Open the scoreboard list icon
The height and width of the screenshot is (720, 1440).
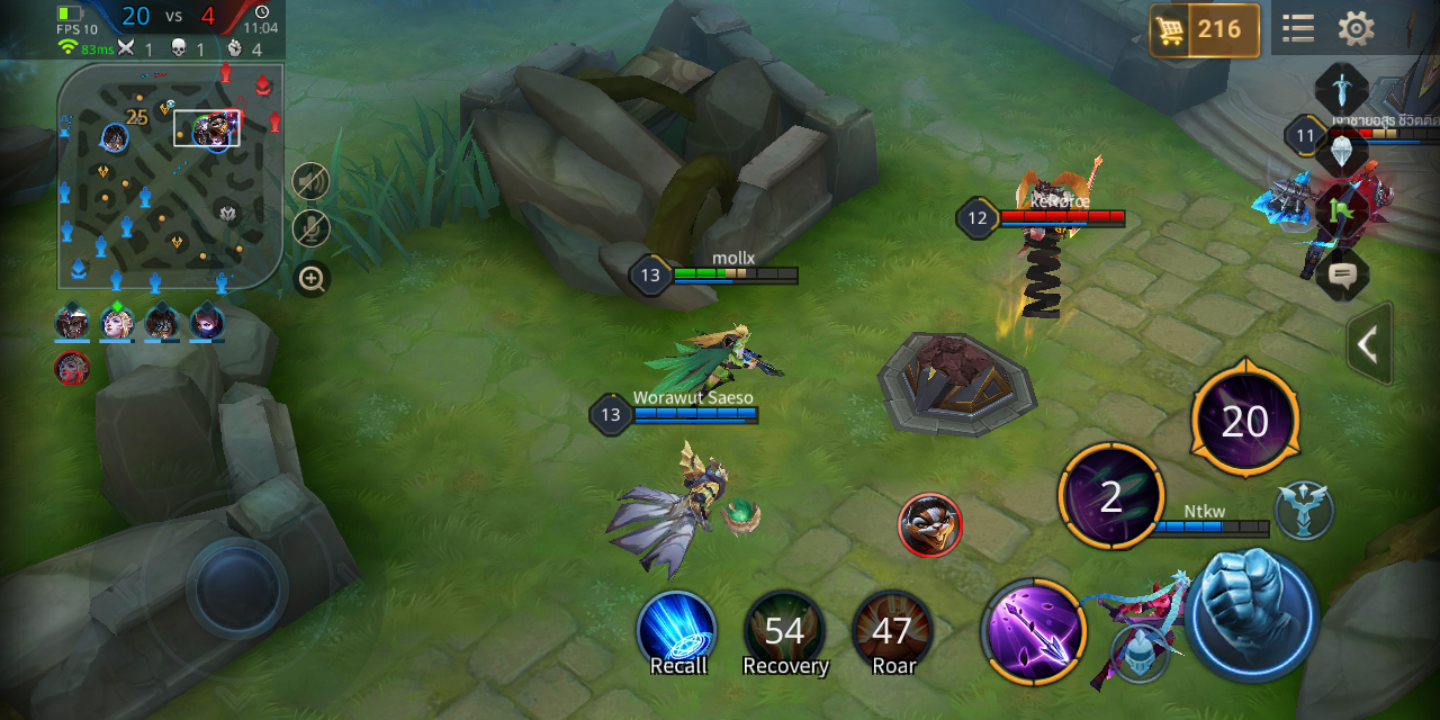(1298, 29)
